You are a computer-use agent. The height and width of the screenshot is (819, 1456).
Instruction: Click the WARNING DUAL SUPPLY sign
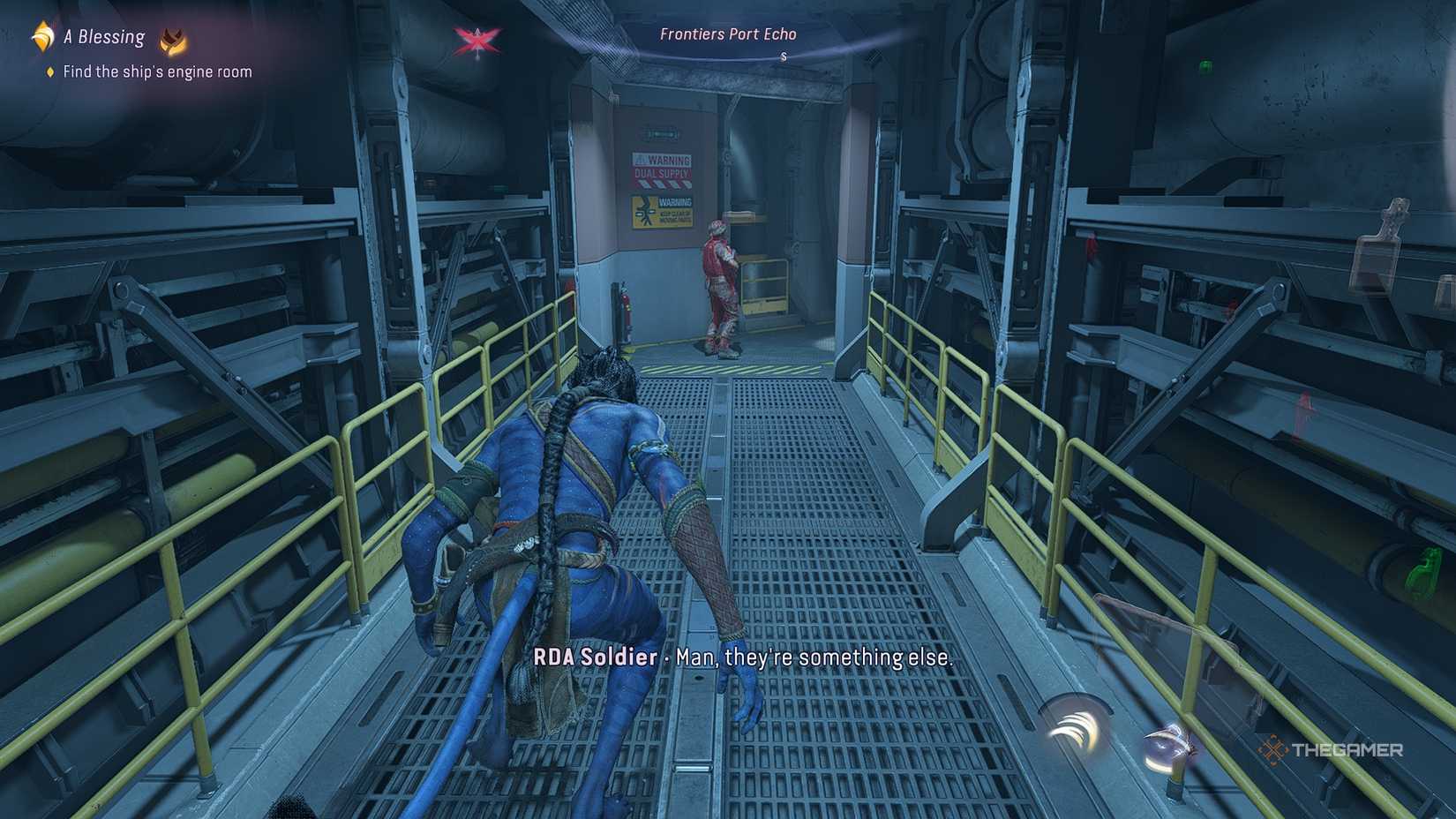(x=662, y=169)
